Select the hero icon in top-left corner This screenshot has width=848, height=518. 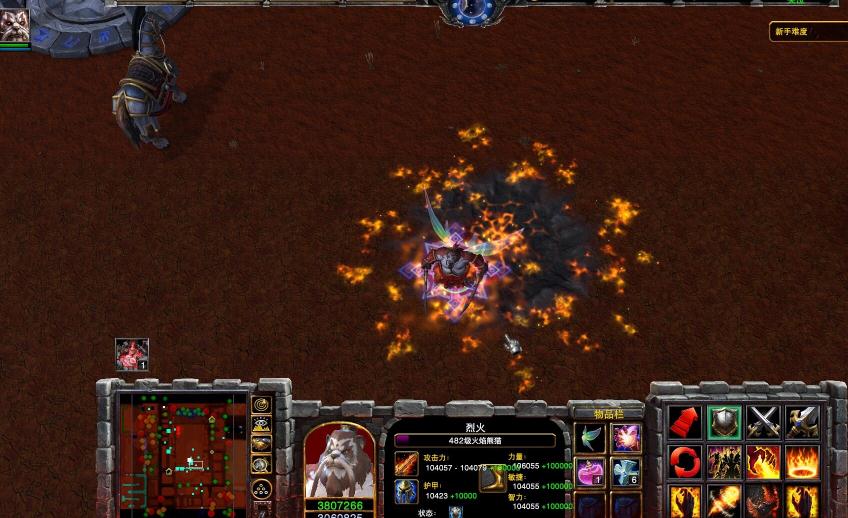14,24
